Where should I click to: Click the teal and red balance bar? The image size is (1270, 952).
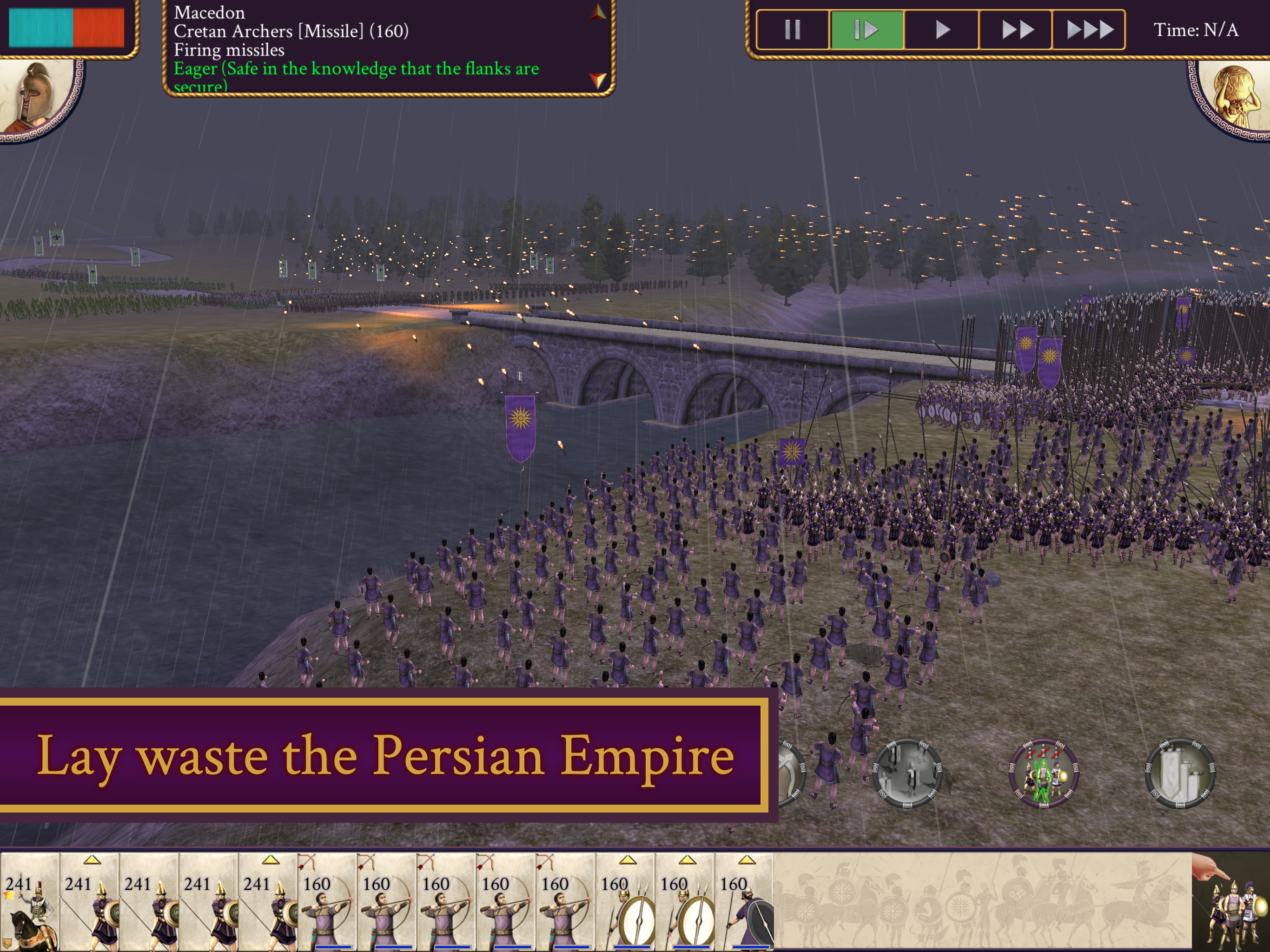click(x=66, y=27)
